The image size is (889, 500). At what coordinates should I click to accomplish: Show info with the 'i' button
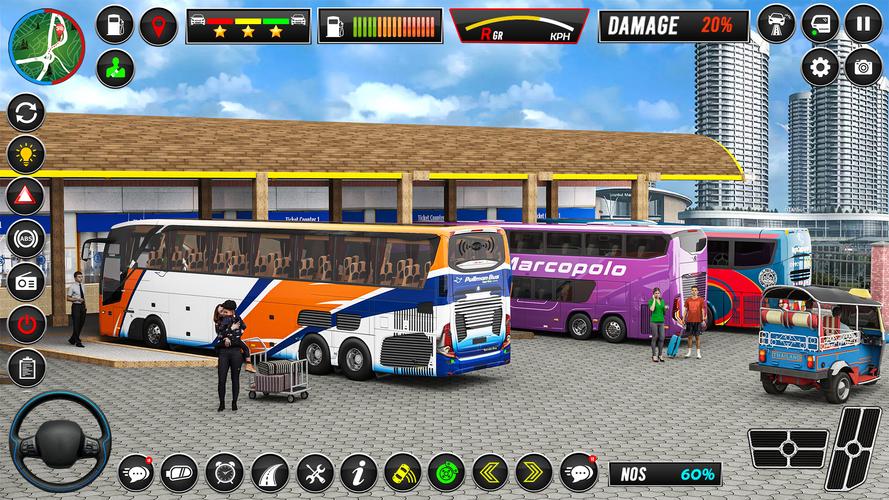pos(358,472)
